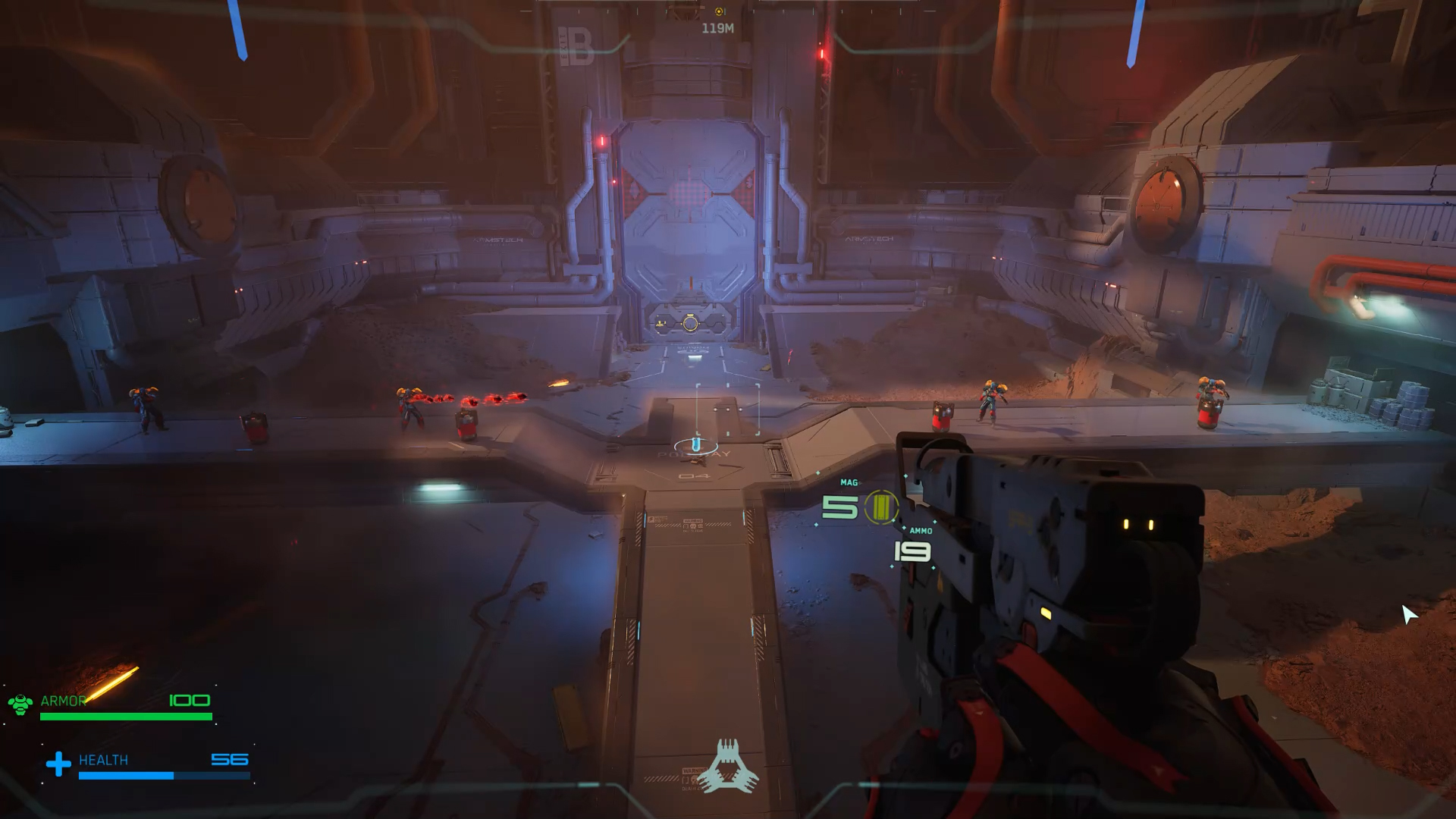The height and width of the screenshot is (819, 1456).
Task: Click the yellow magazine icon
Action: tap(880, 507)
